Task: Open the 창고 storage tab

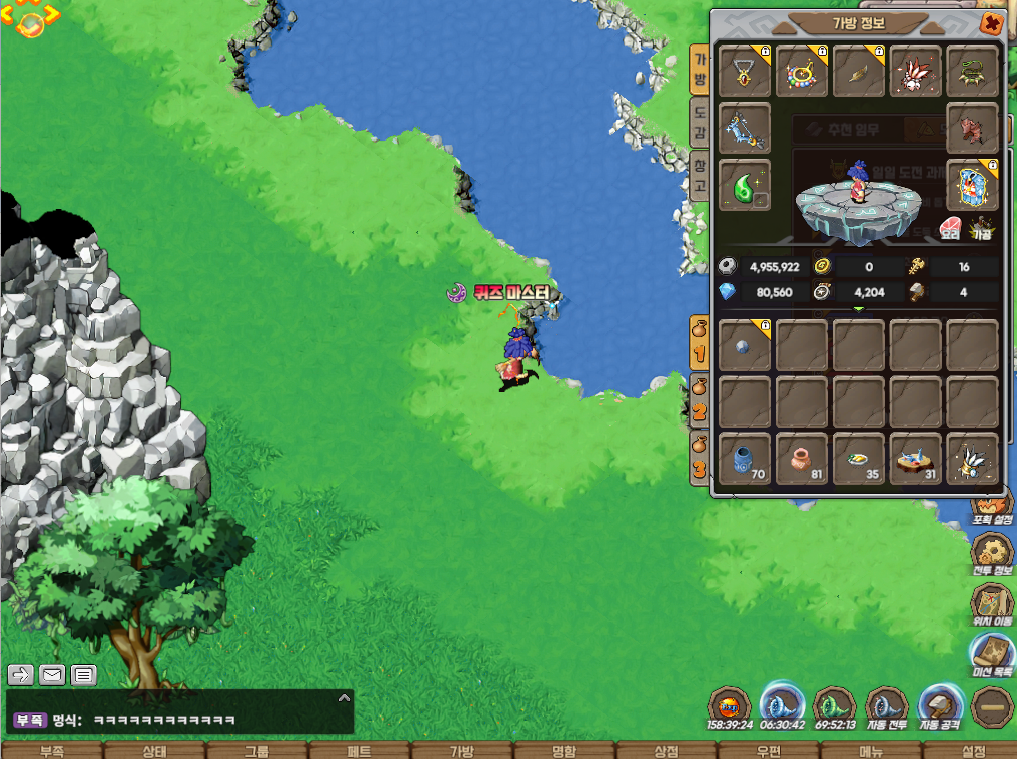Action: point(700,176)
